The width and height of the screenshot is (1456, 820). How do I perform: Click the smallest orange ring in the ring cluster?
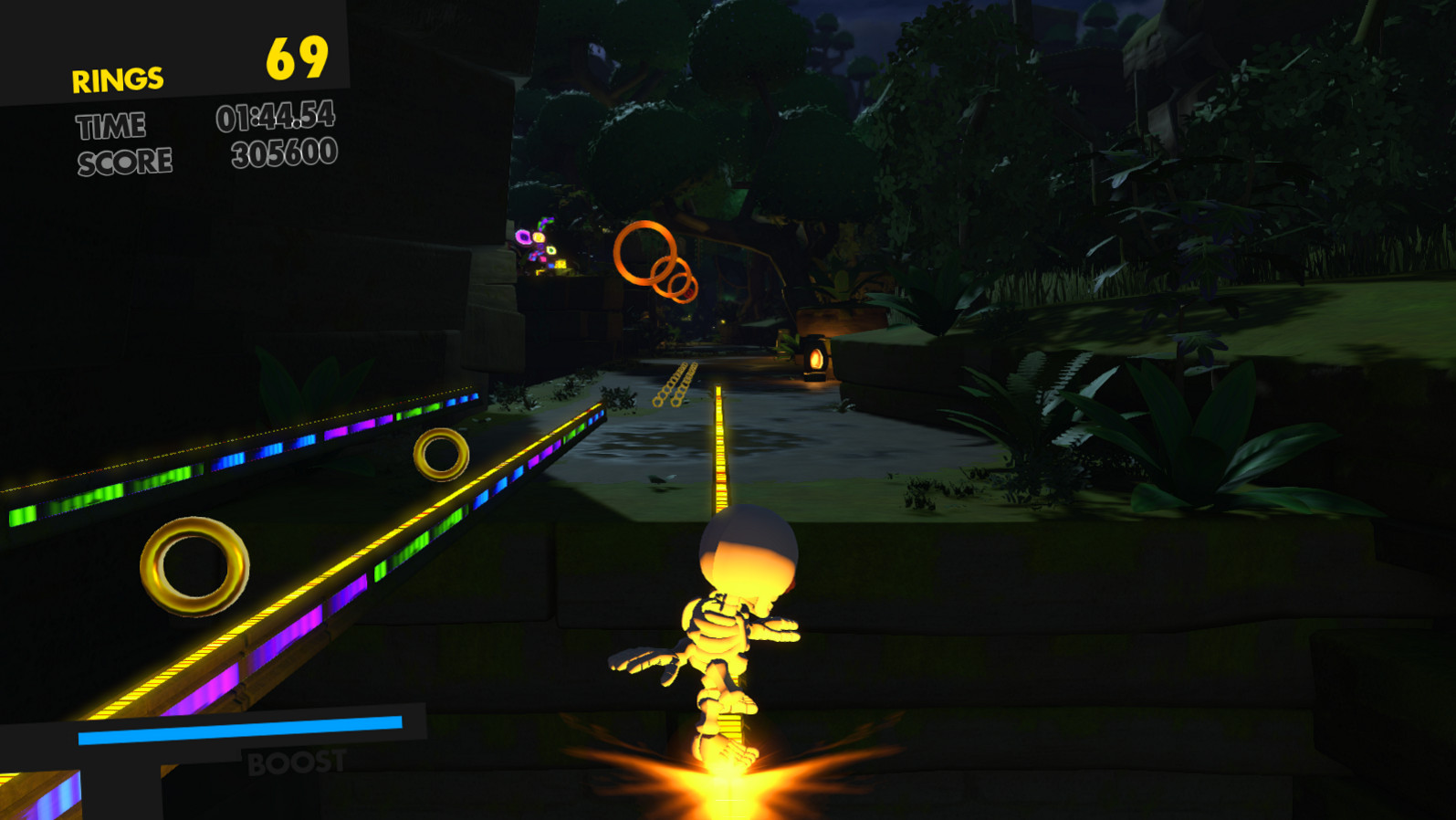[x=683, y=289]
